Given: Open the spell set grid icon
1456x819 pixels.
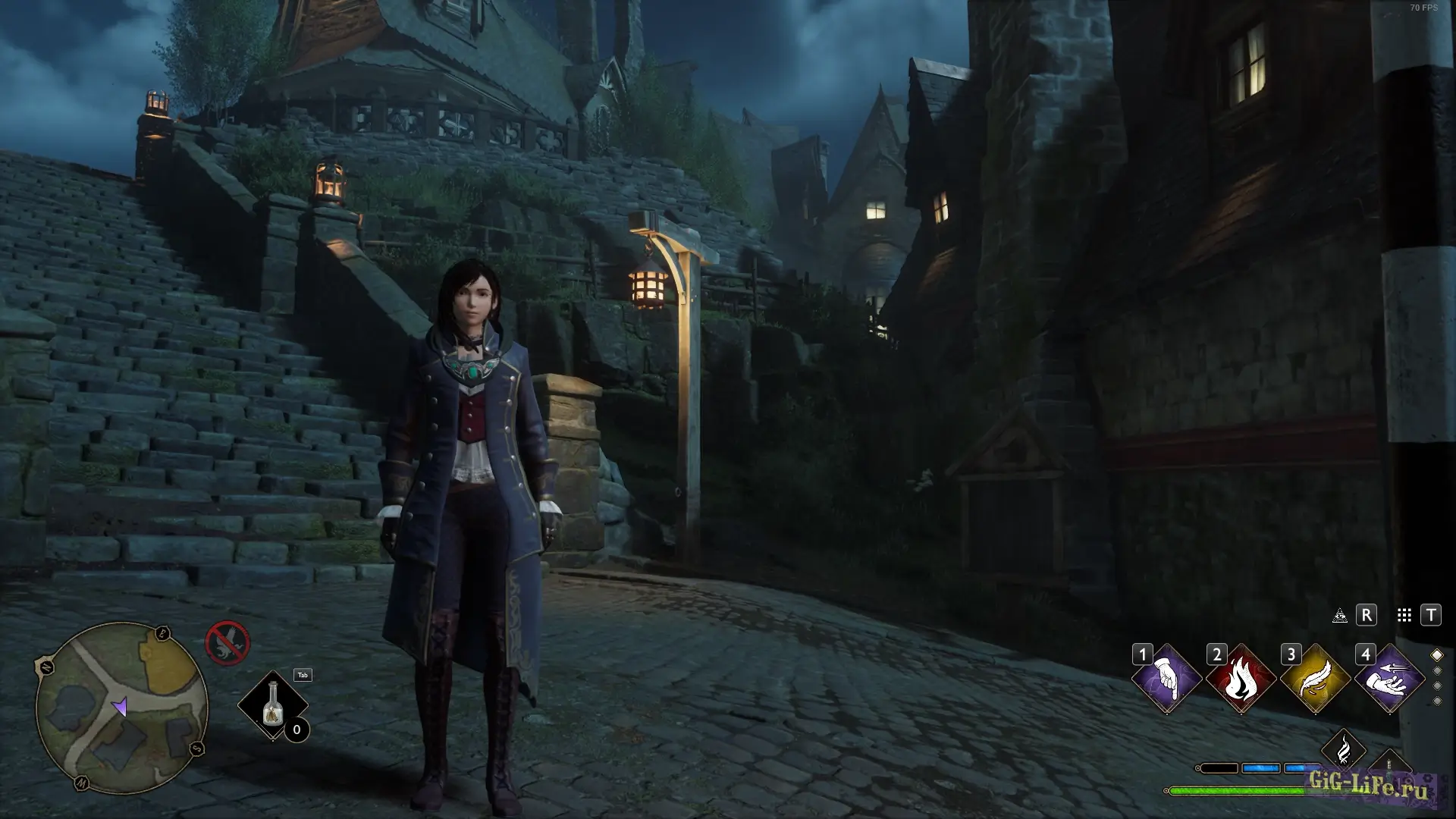Looking at the screenshot, I should pyautogui.click(x=1404, y=615).
